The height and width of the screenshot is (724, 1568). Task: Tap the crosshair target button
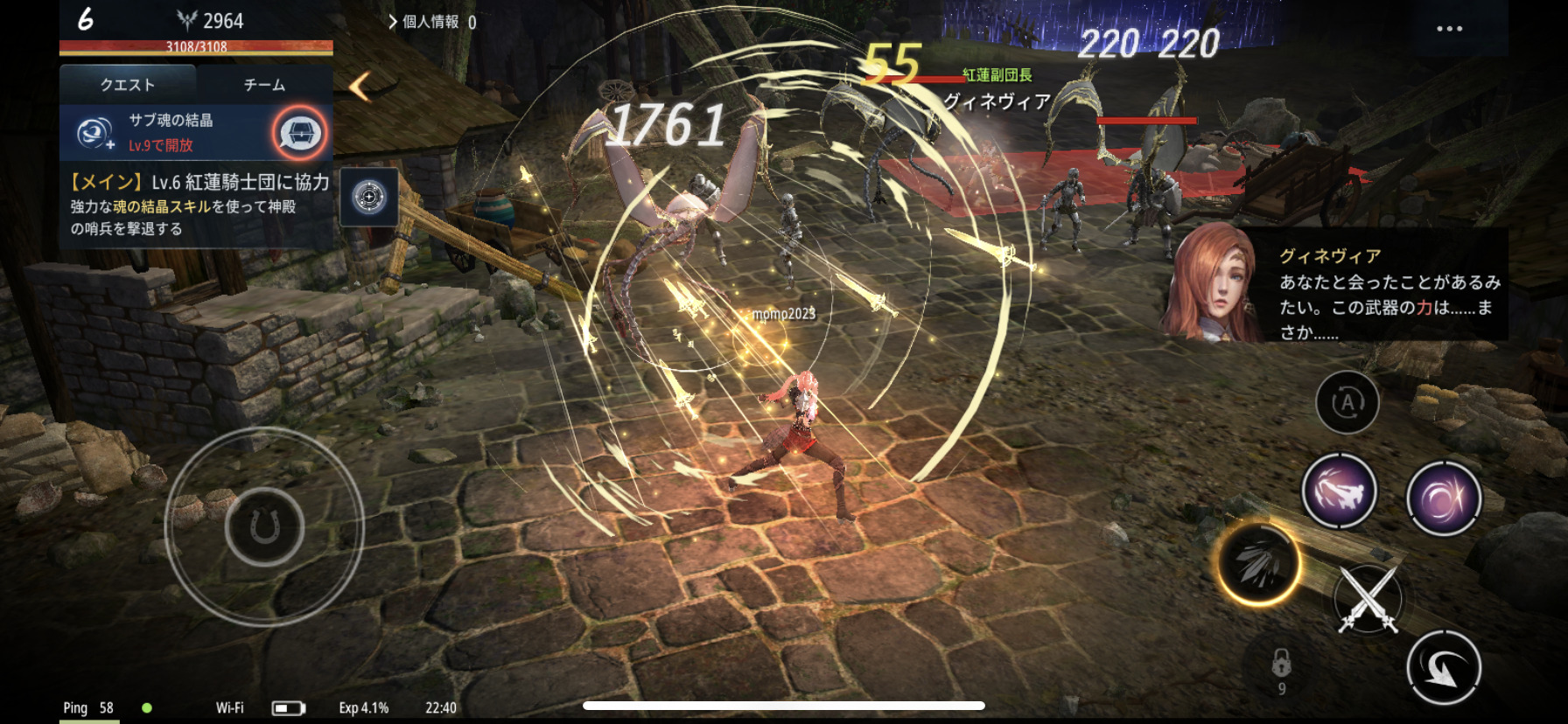[x=369, y=197]
